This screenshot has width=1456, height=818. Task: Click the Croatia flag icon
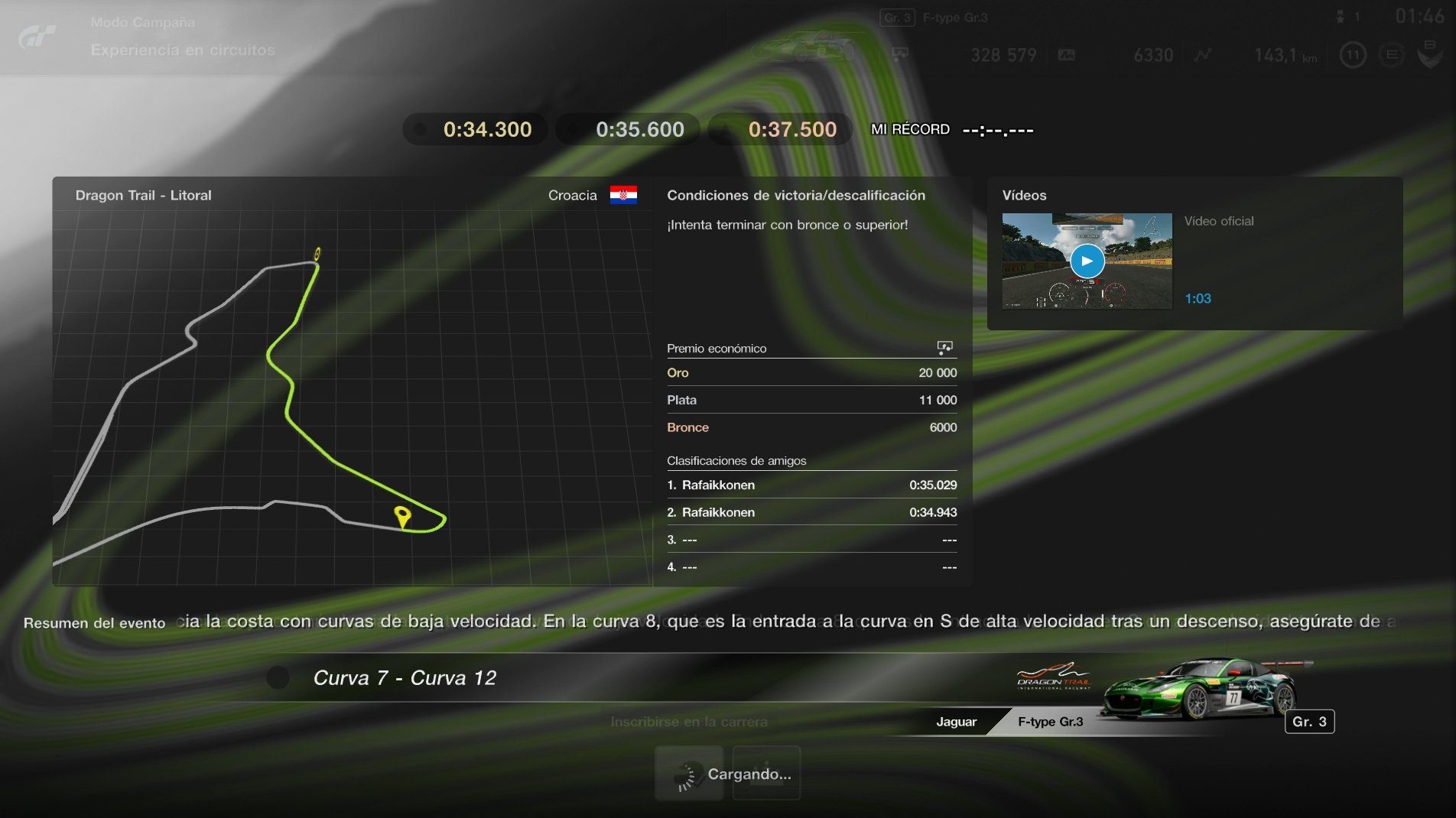[624, 196]
